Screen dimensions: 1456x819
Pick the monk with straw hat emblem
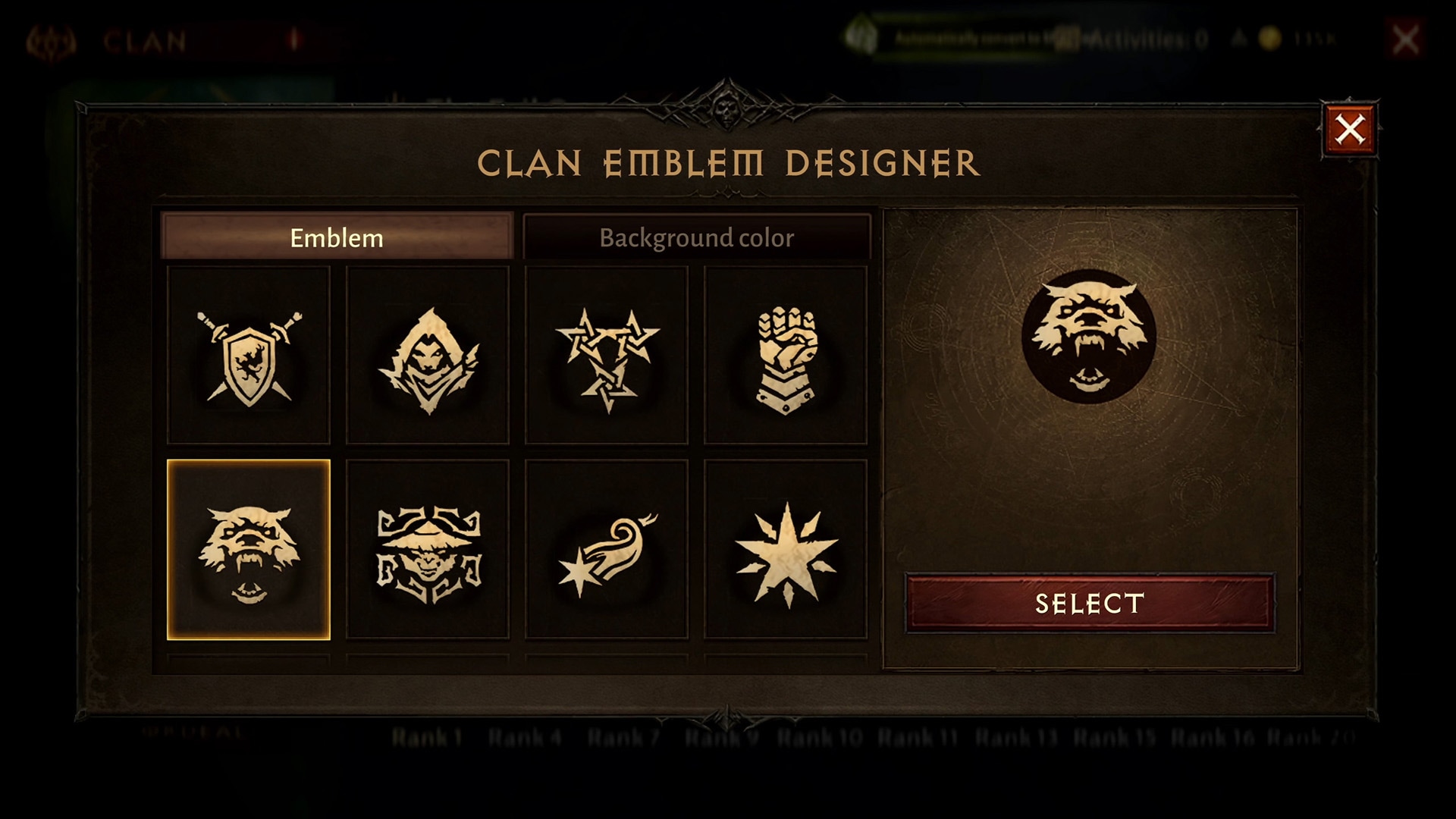pos(428,550)
